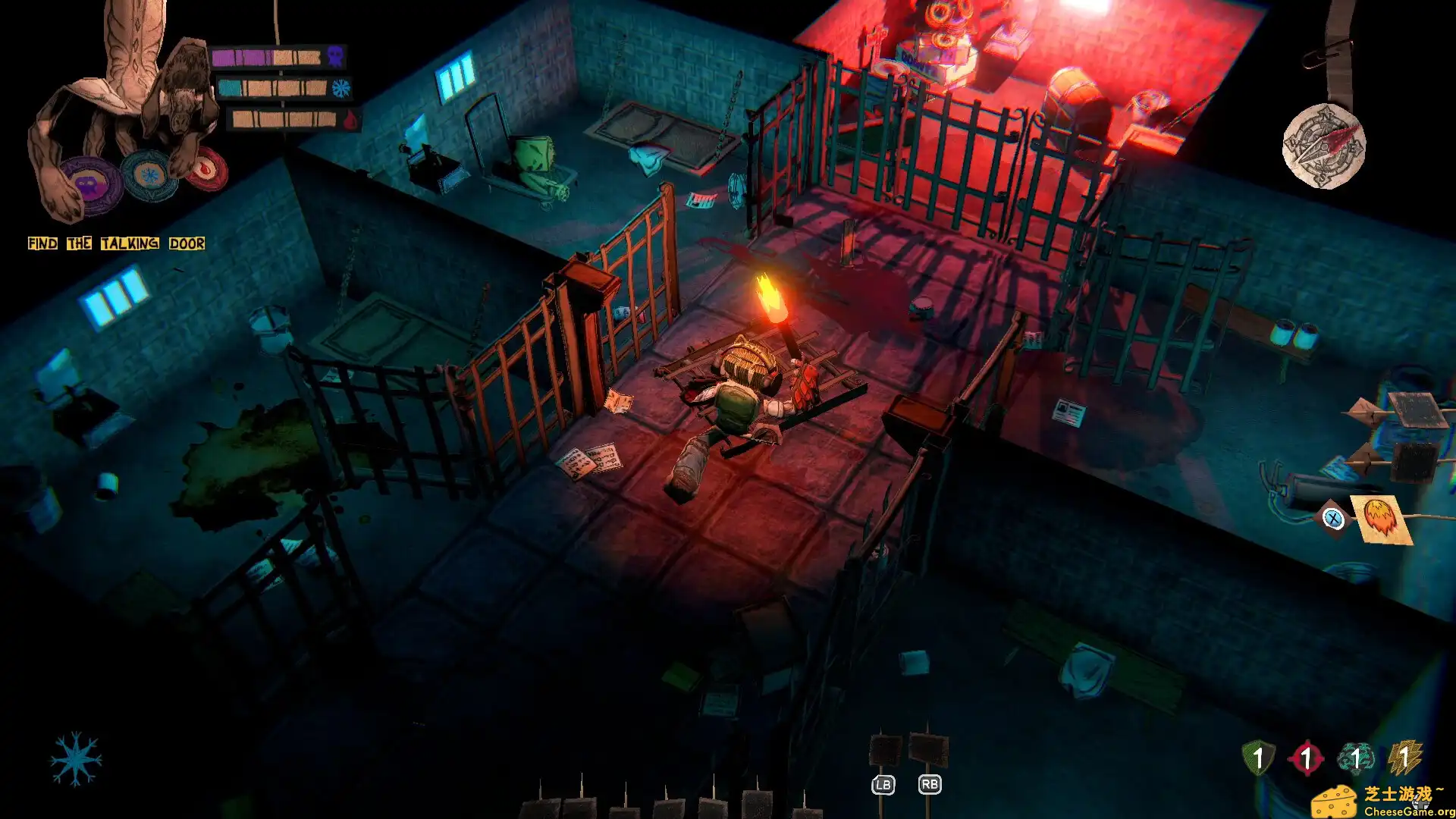Select the red blood drop plate

click(206, 170)
